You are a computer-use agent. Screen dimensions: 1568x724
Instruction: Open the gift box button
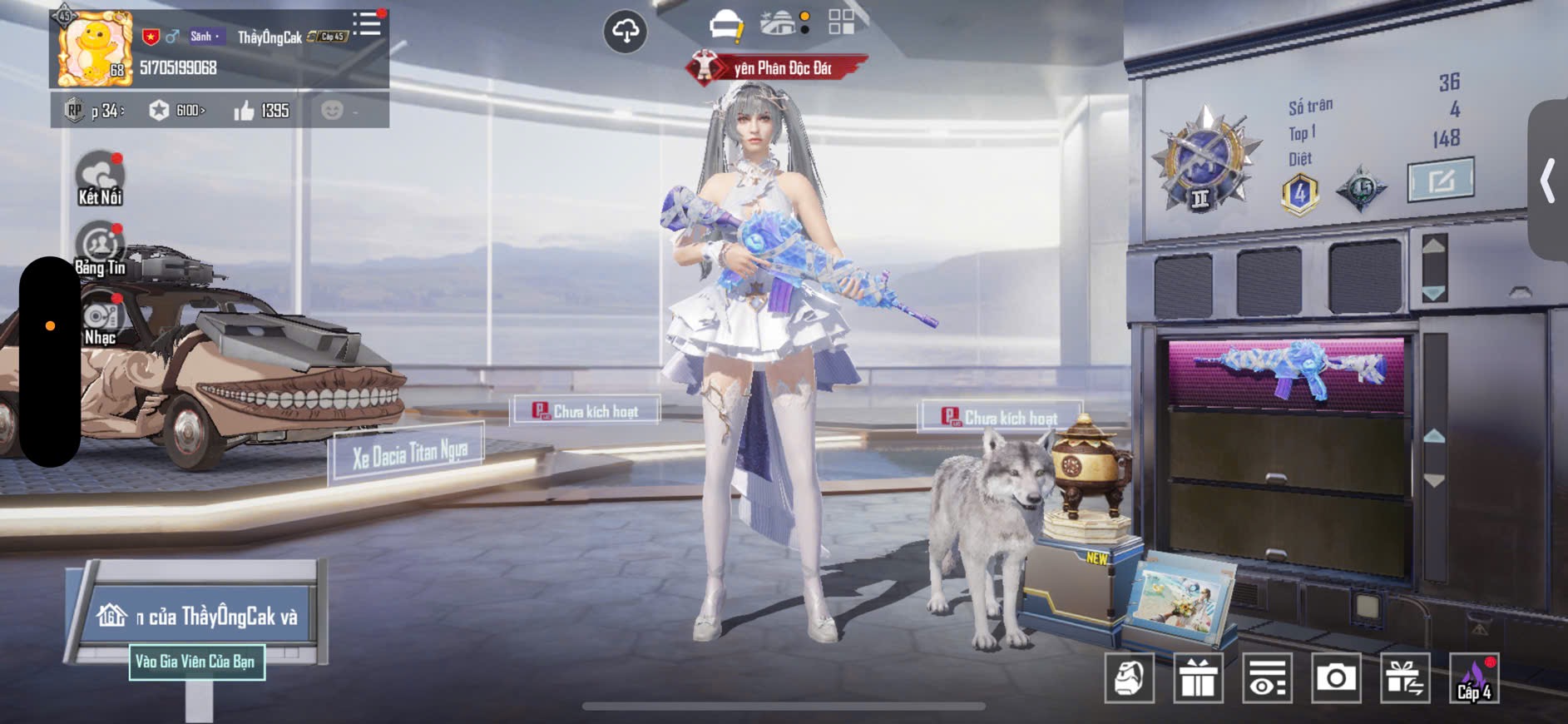[1198, 678]
